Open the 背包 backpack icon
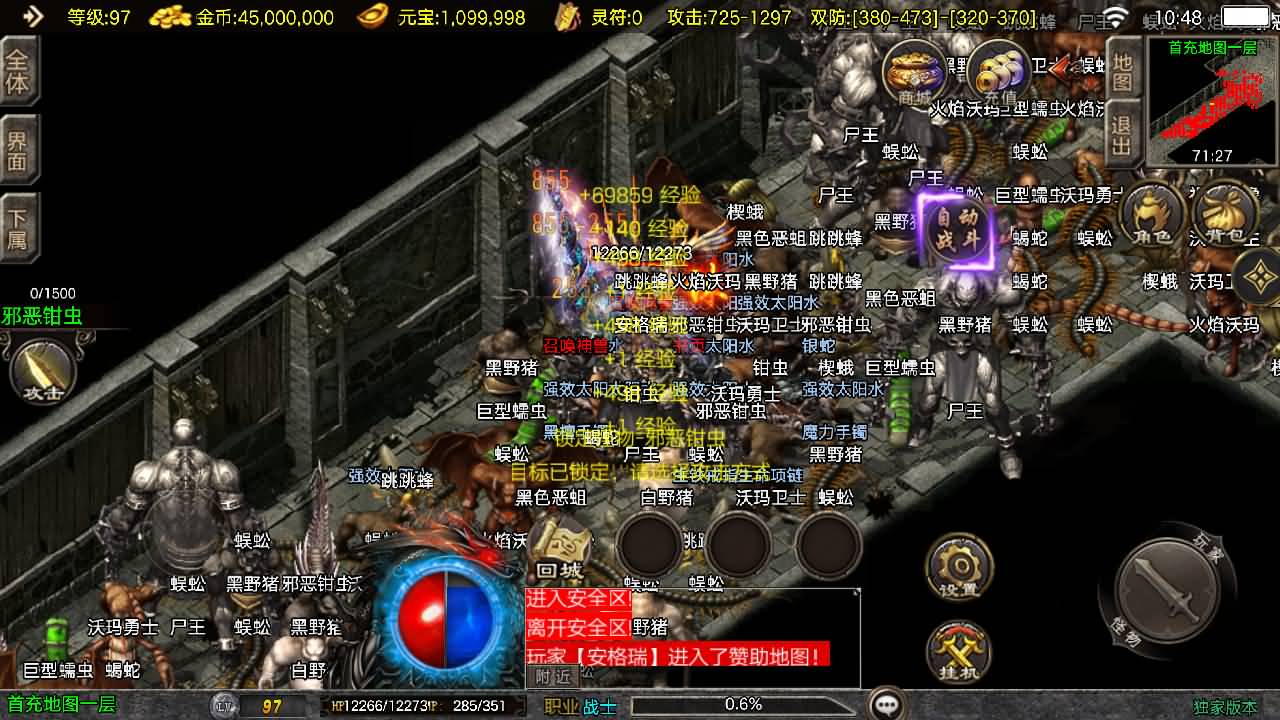The image size is (1280, 720). click(1226, 214)
